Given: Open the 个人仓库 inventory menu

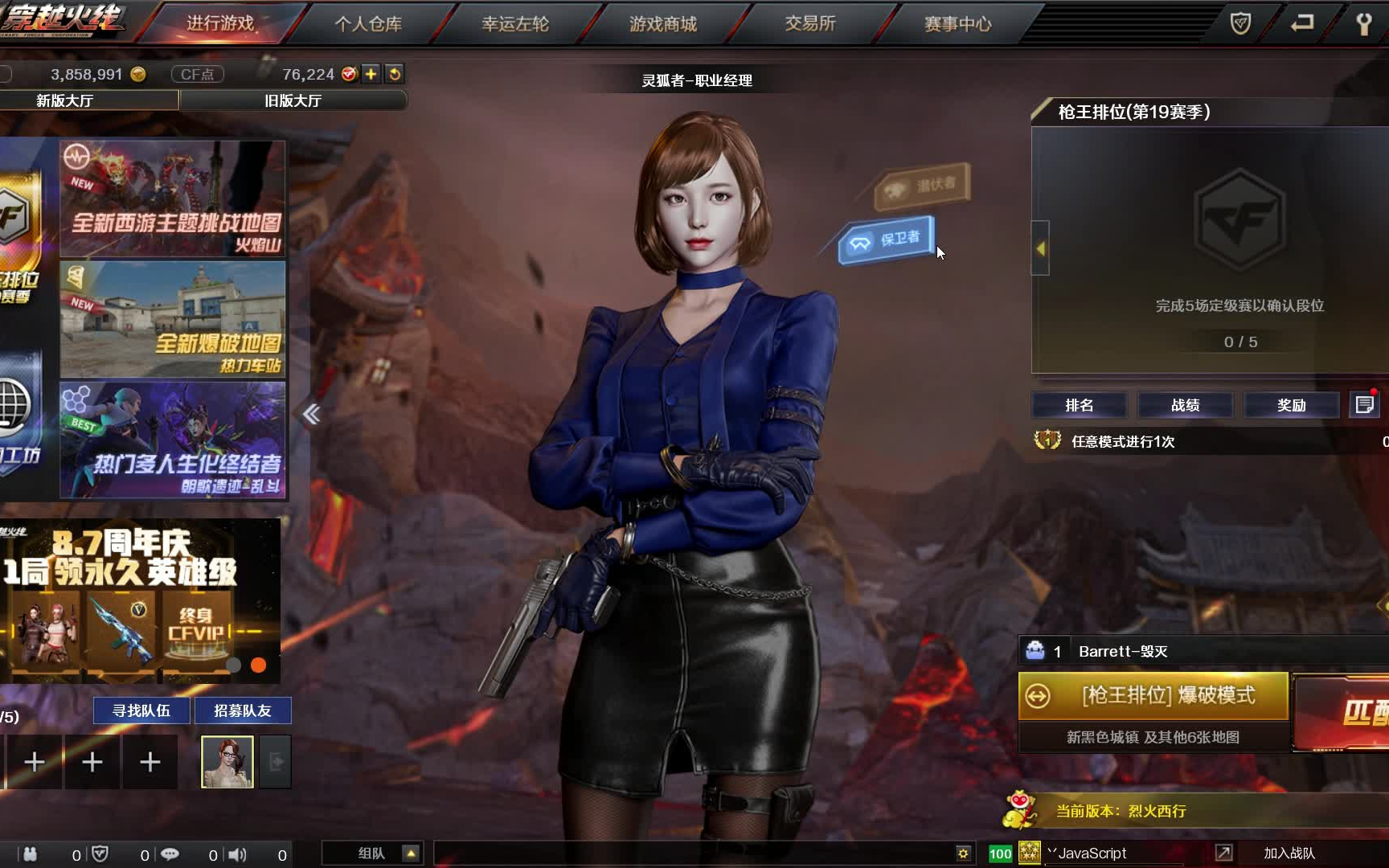Looking at the screenshot, I should pyautogui.click(x=368, y=23).
